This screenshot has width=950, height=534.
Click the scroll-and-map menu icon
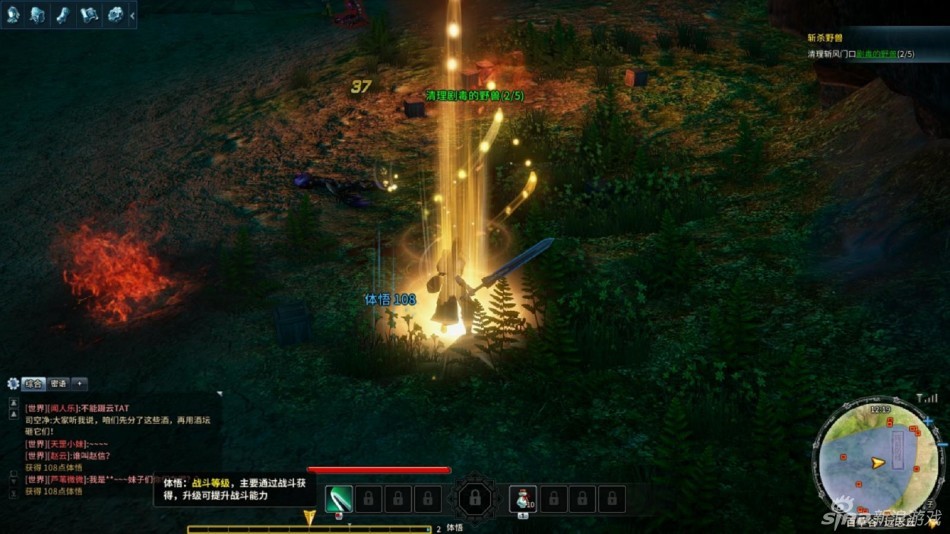90,14
